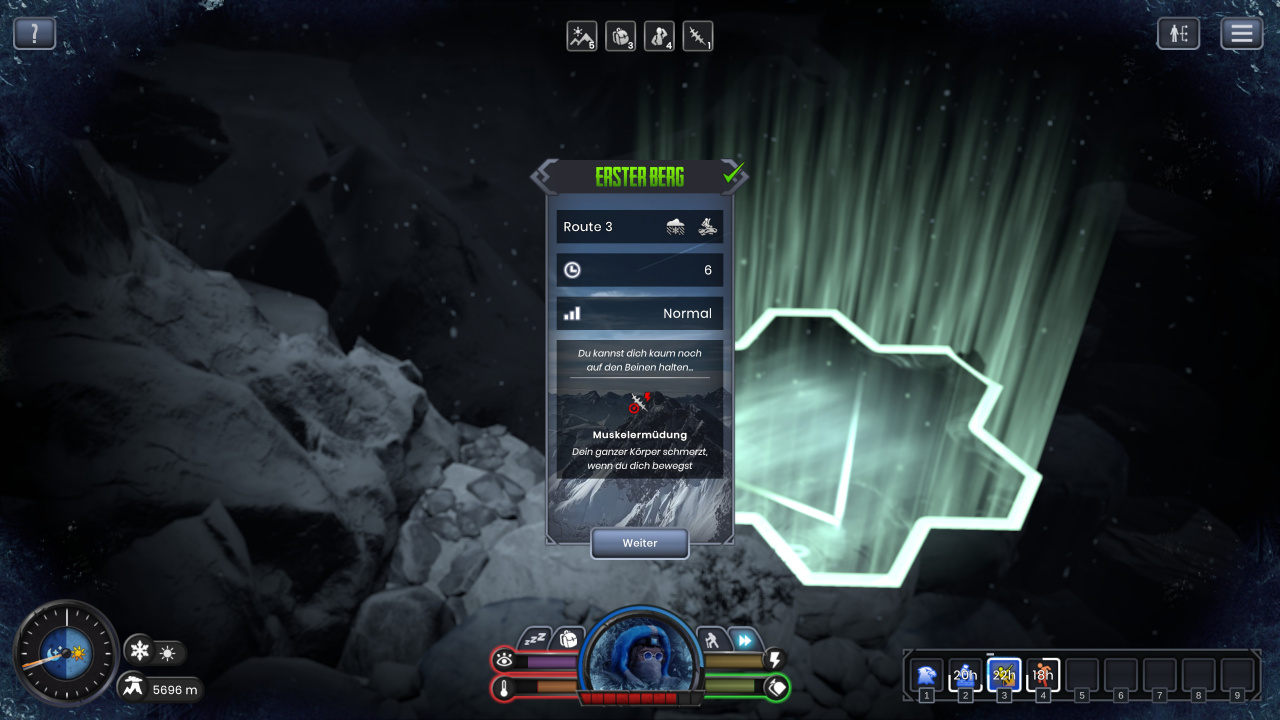Click the climber portrait
Viewport: 1280px width, 720px height.
[x=640, y=652]
